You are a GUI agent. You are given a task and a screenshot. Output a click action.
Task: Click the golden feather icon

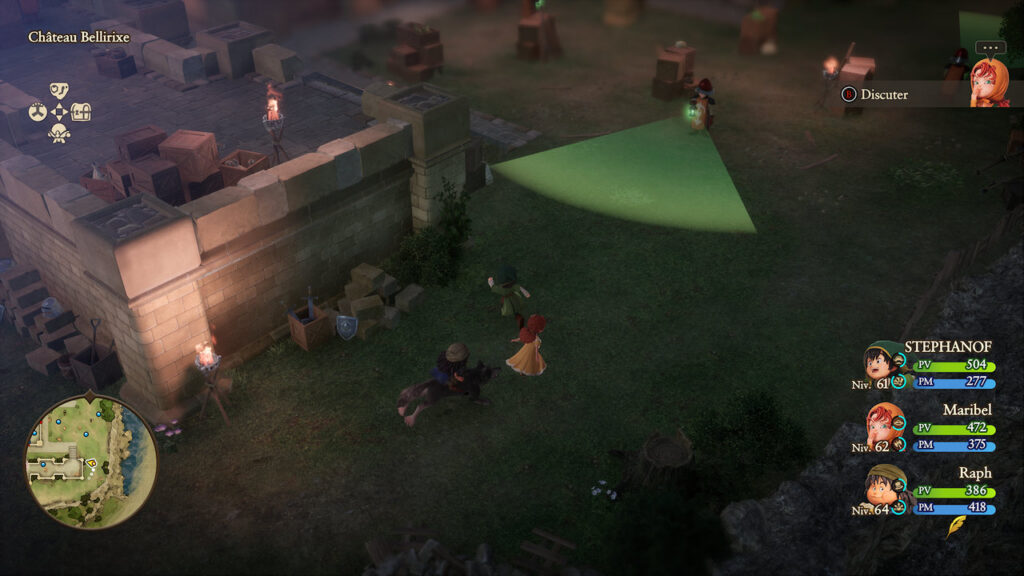coord(955,527)
